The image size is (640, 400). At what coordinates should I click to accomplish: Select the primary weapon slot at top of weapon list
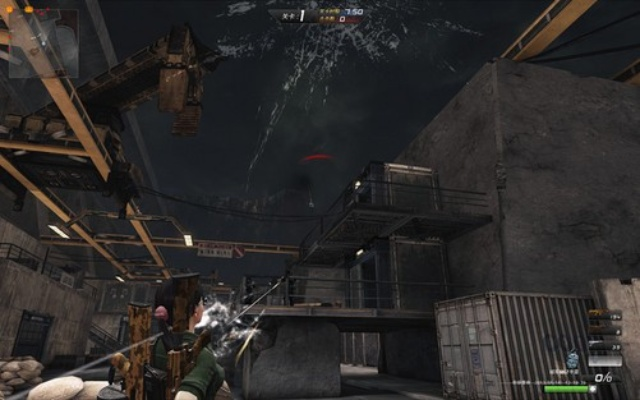[x=605, y=314]
